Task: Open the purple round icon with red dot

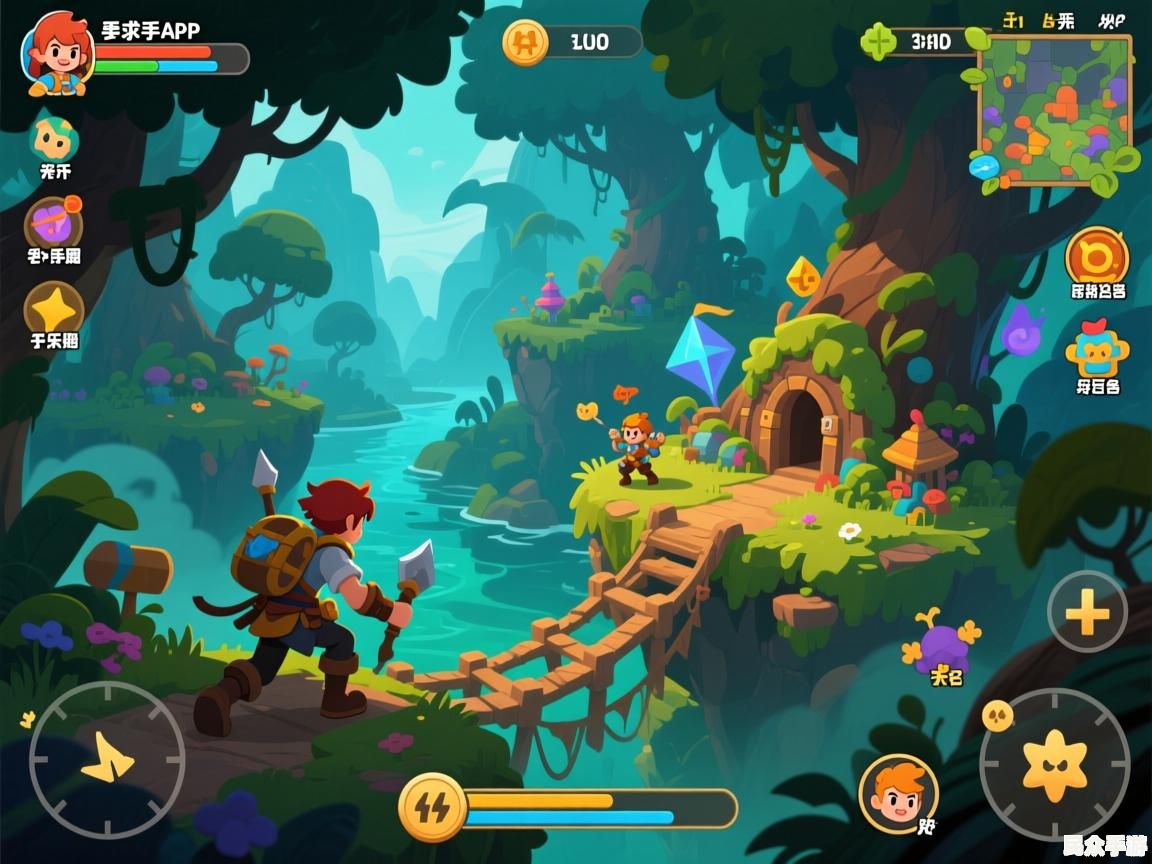Action: coord(53,222)
